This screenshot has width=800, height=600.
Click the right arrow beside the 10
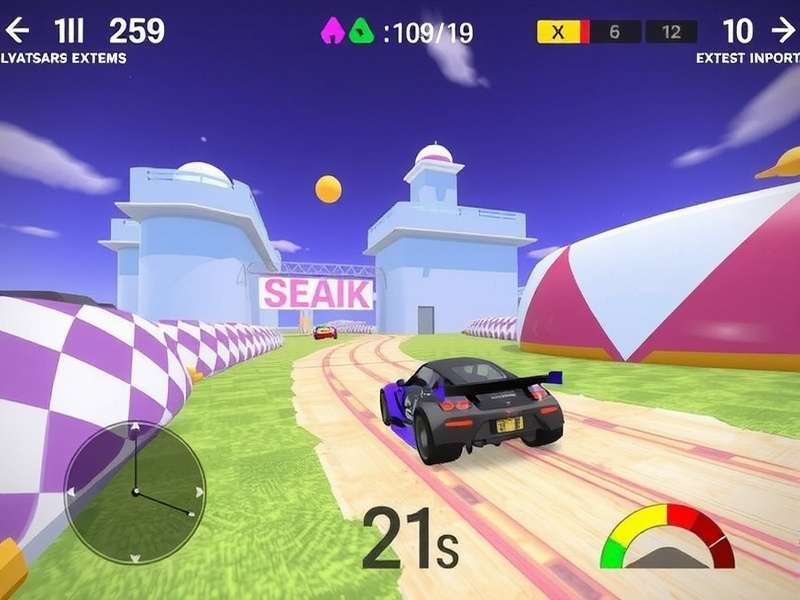[x=782, y=31]
